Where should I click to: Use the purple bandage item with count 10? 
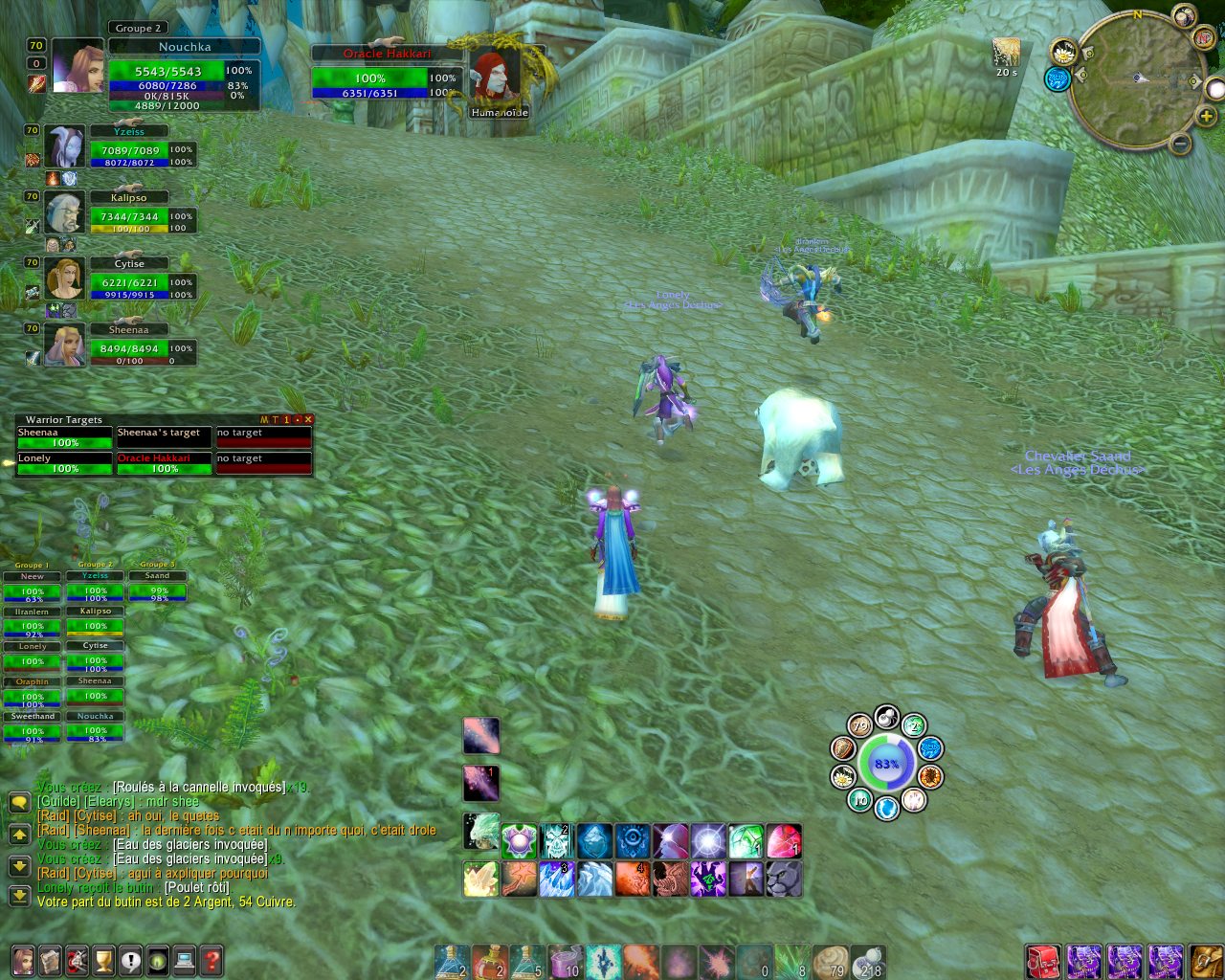[567, 961]
